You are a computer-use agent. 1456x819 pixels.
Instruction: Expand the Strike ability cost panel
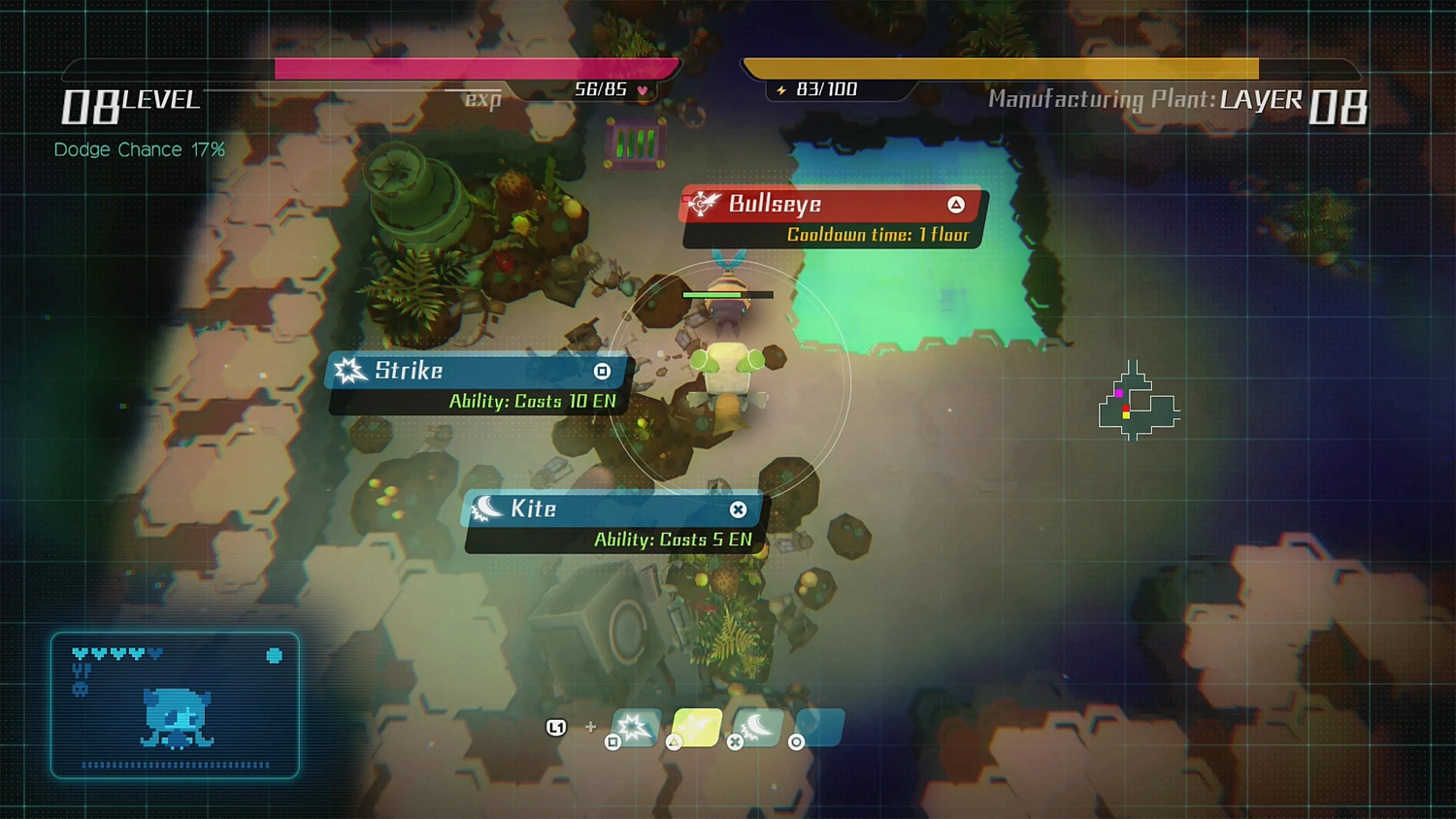[534, 401]
